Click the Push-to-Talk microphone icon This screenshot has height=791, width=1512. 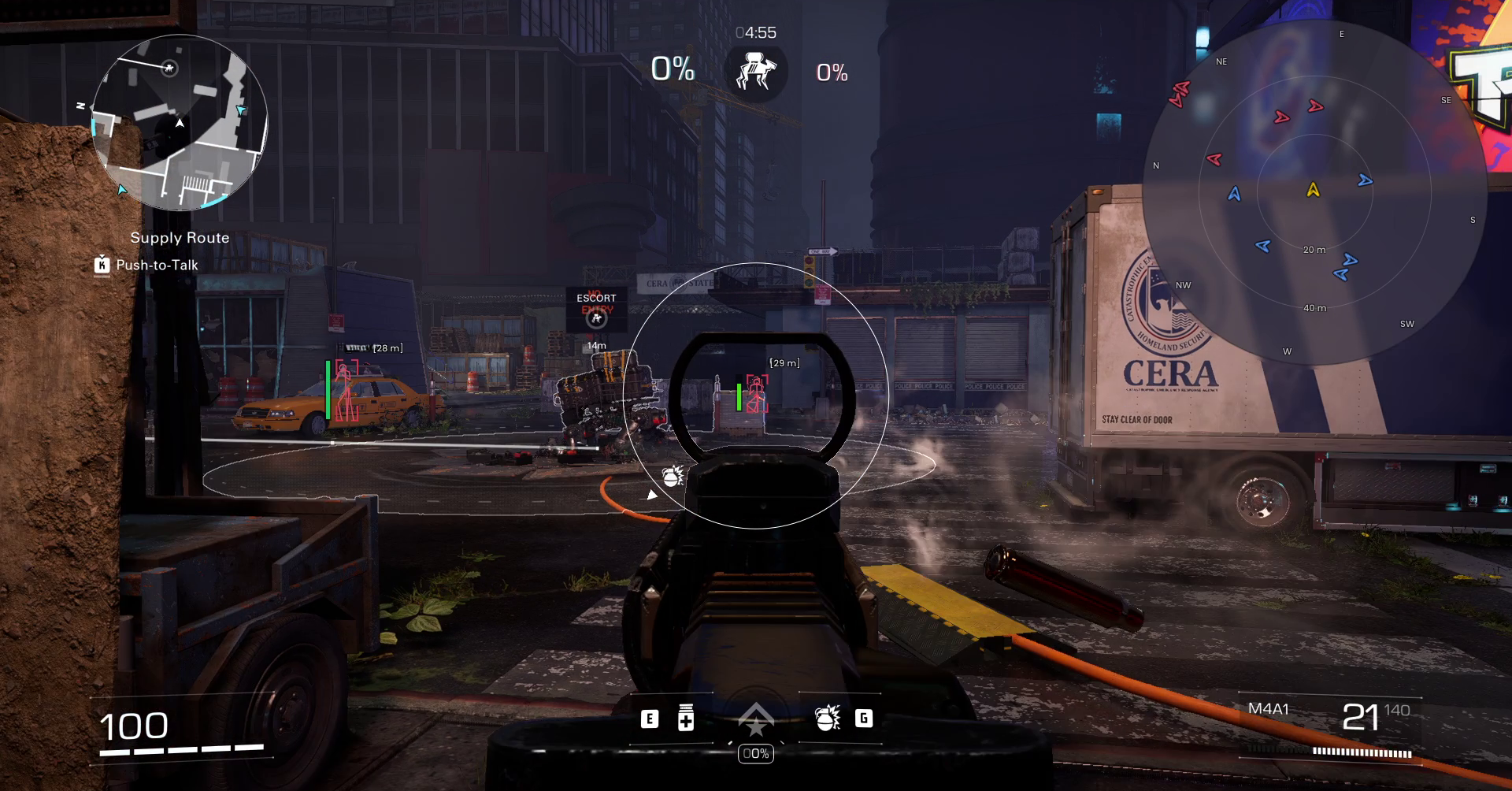coord(102,265)
